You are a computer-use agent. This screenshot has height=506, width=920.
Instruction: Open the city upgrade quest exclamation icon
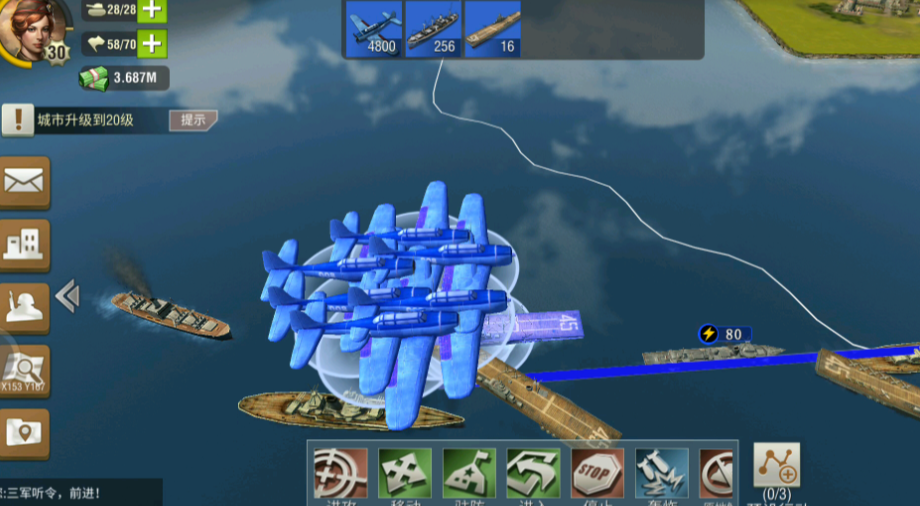click(x=16, y=121)
